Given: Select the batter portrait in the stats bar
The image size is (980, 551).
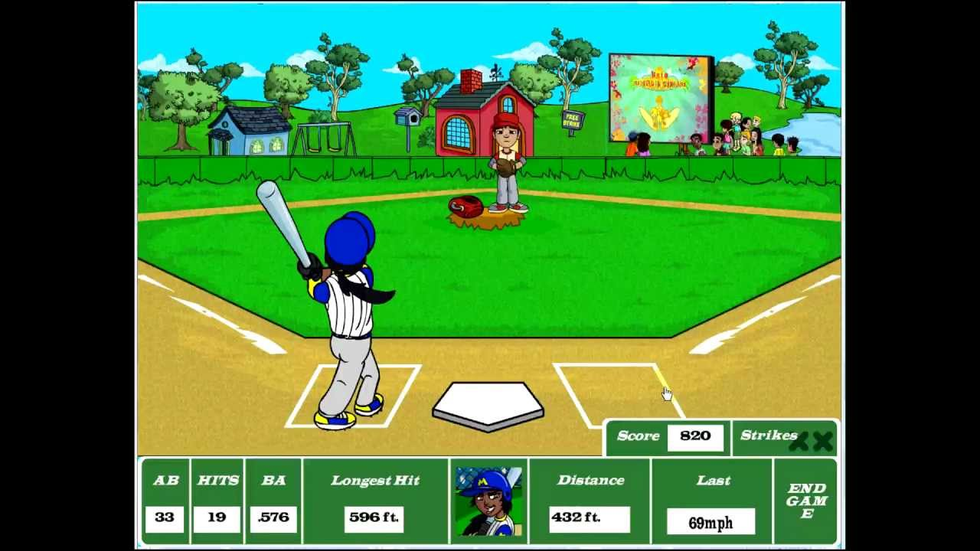Looking at the screenshot, I should tap(488, 501).
